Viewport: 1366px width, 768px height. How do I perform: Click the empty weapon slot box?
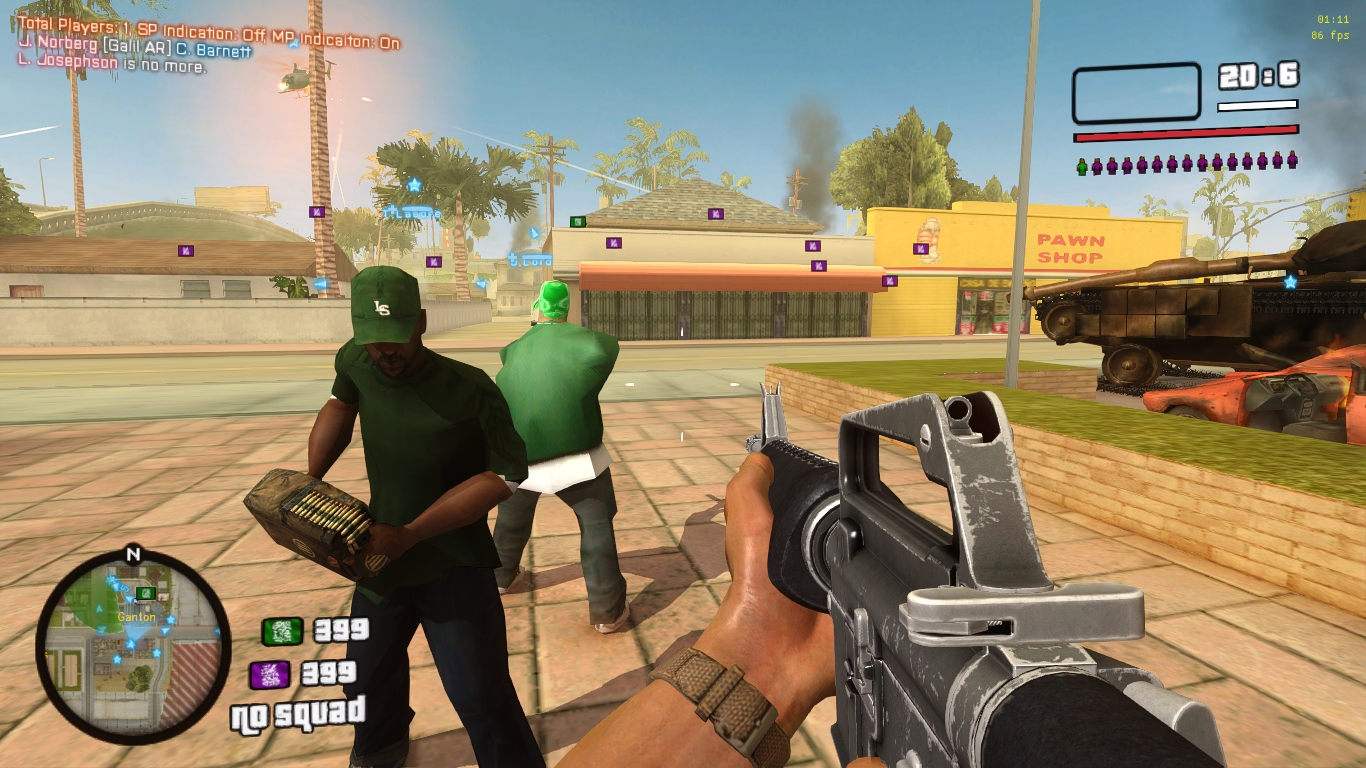pos(1138,92)
